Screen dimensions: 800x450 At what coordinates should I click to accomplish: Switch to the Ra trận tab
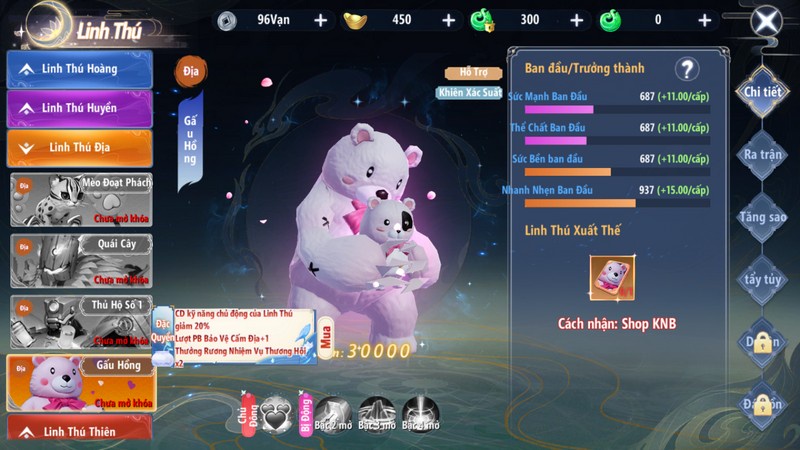coord(761,155)
